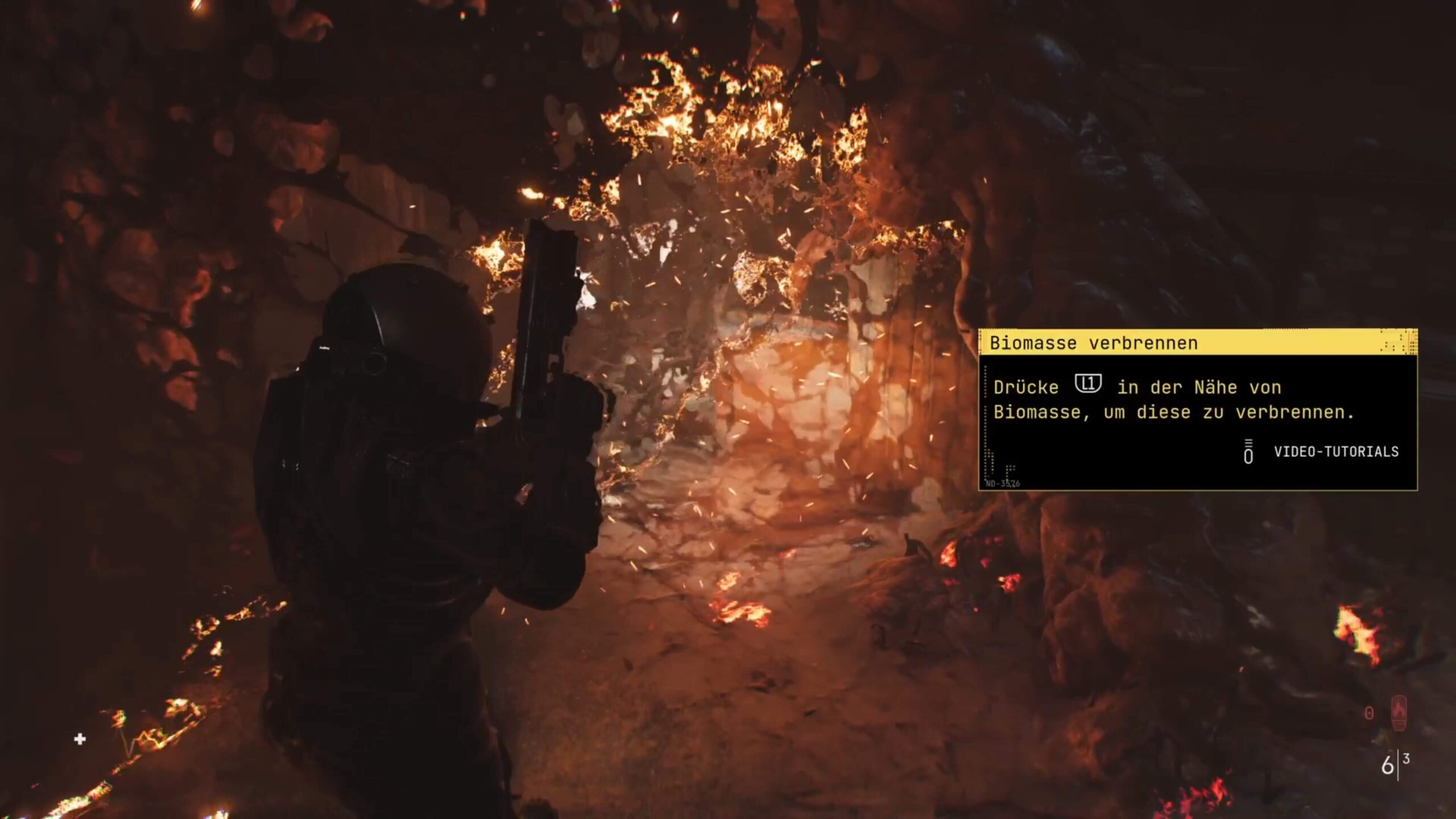The image size is (1456, 819).
Task: Click the white health cross icon
Action: [80, 739]
